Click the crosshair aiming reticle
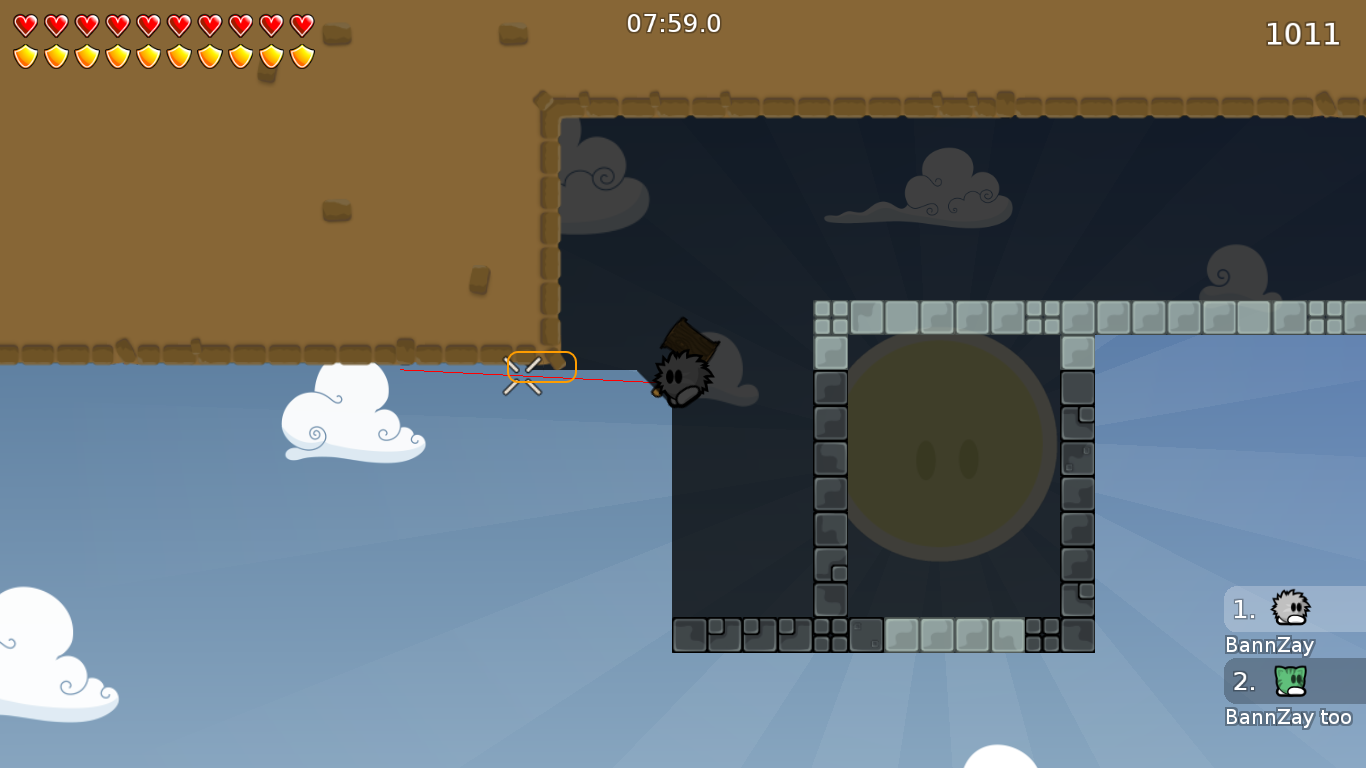 [x=524, y=373]
